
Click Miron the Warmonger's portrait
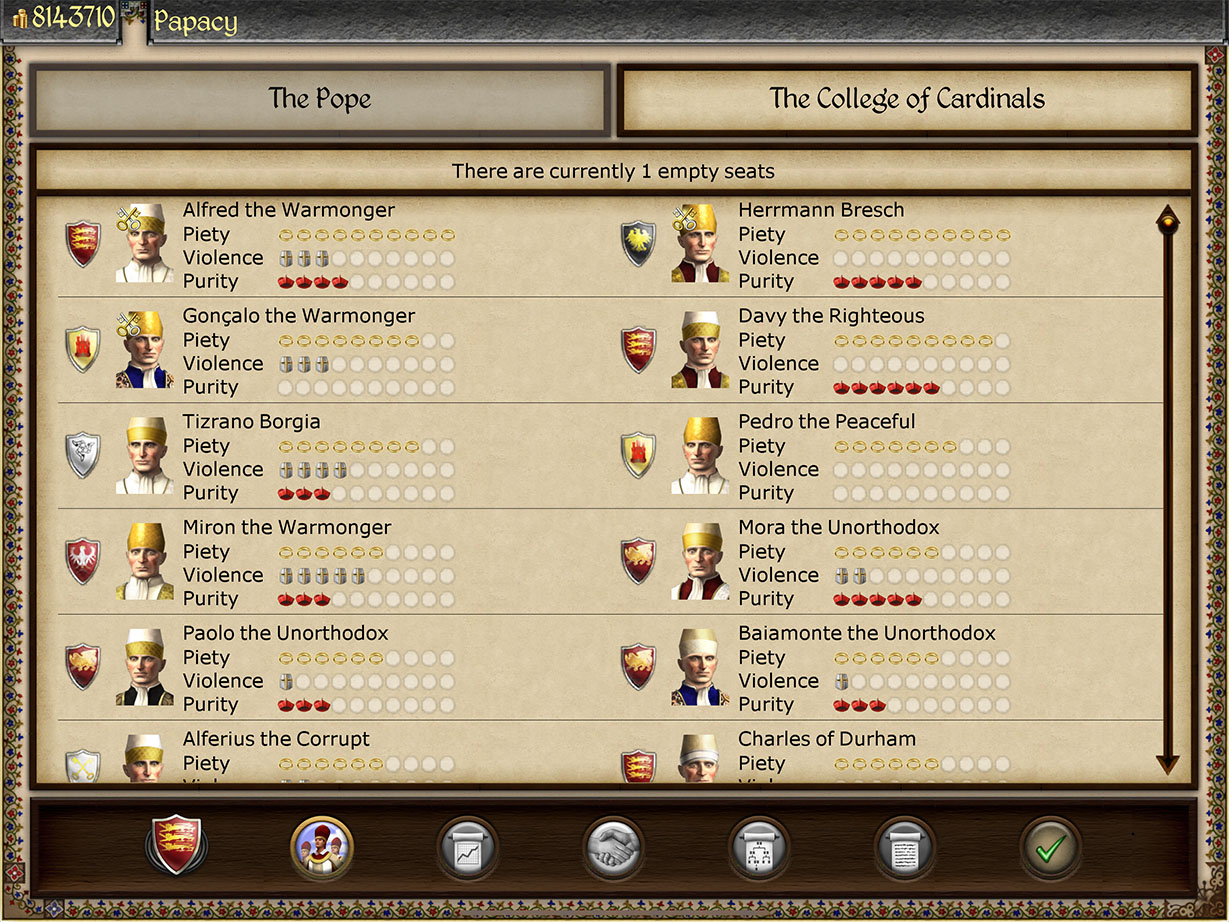coord(145,562)
